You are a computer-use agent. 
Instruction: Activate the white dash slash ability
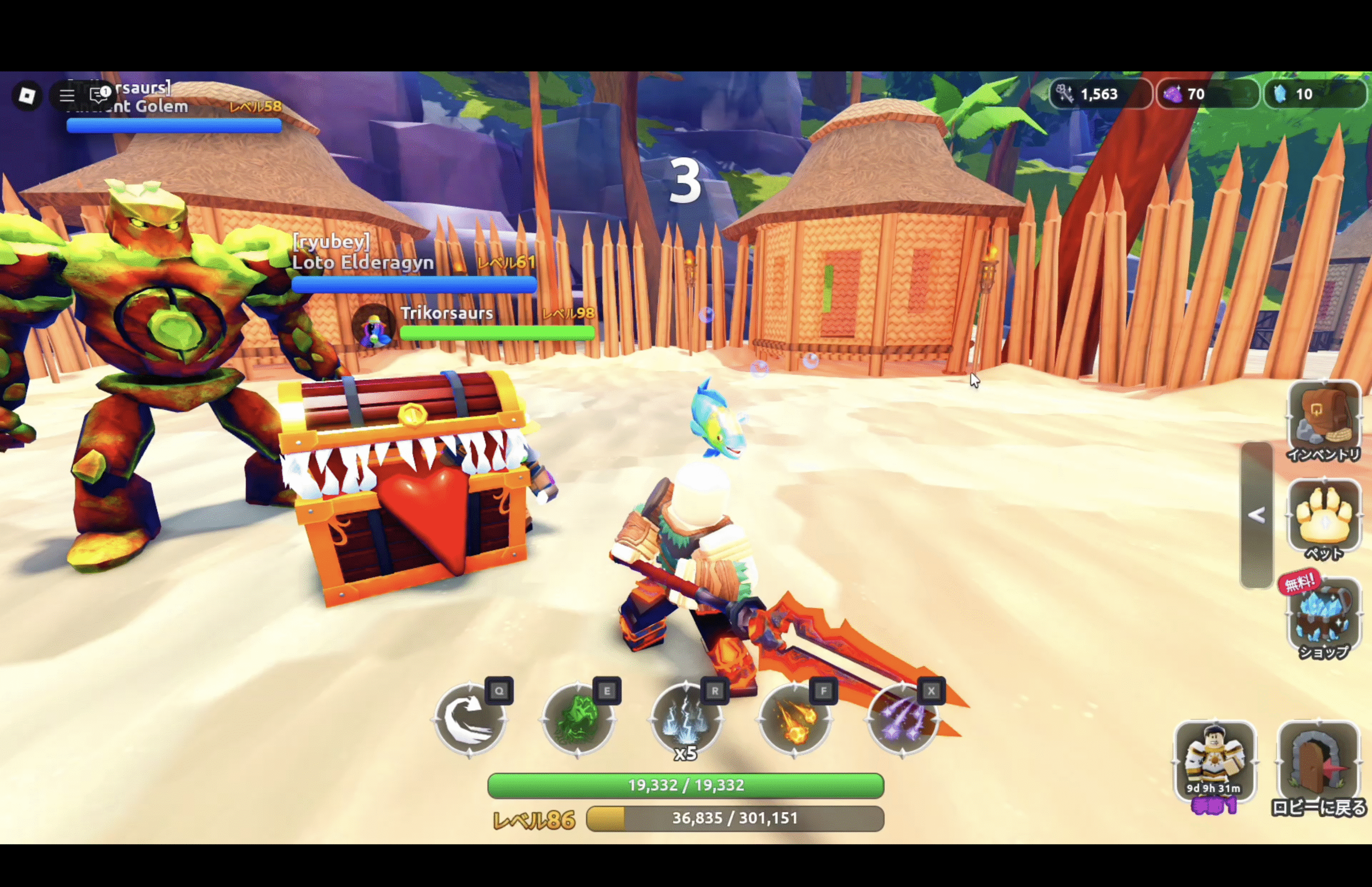pos(469,719)
